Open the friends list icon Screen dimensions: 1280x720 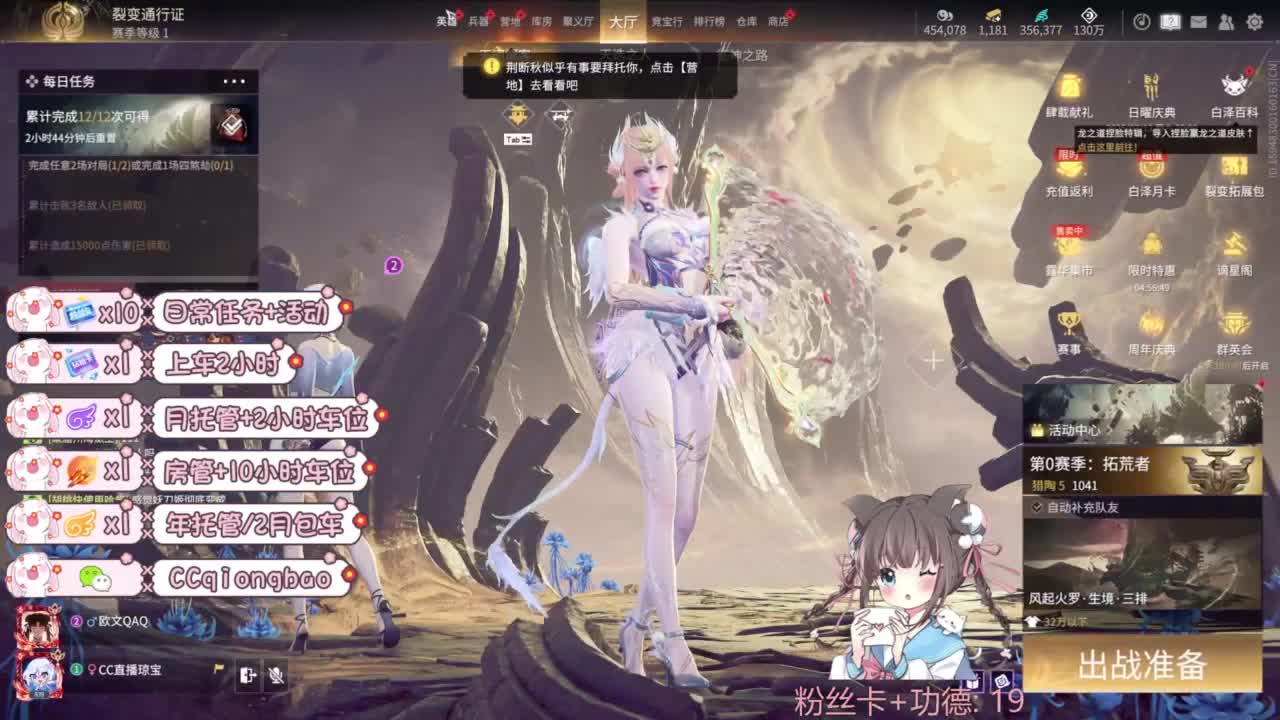tap(1226, 22)
